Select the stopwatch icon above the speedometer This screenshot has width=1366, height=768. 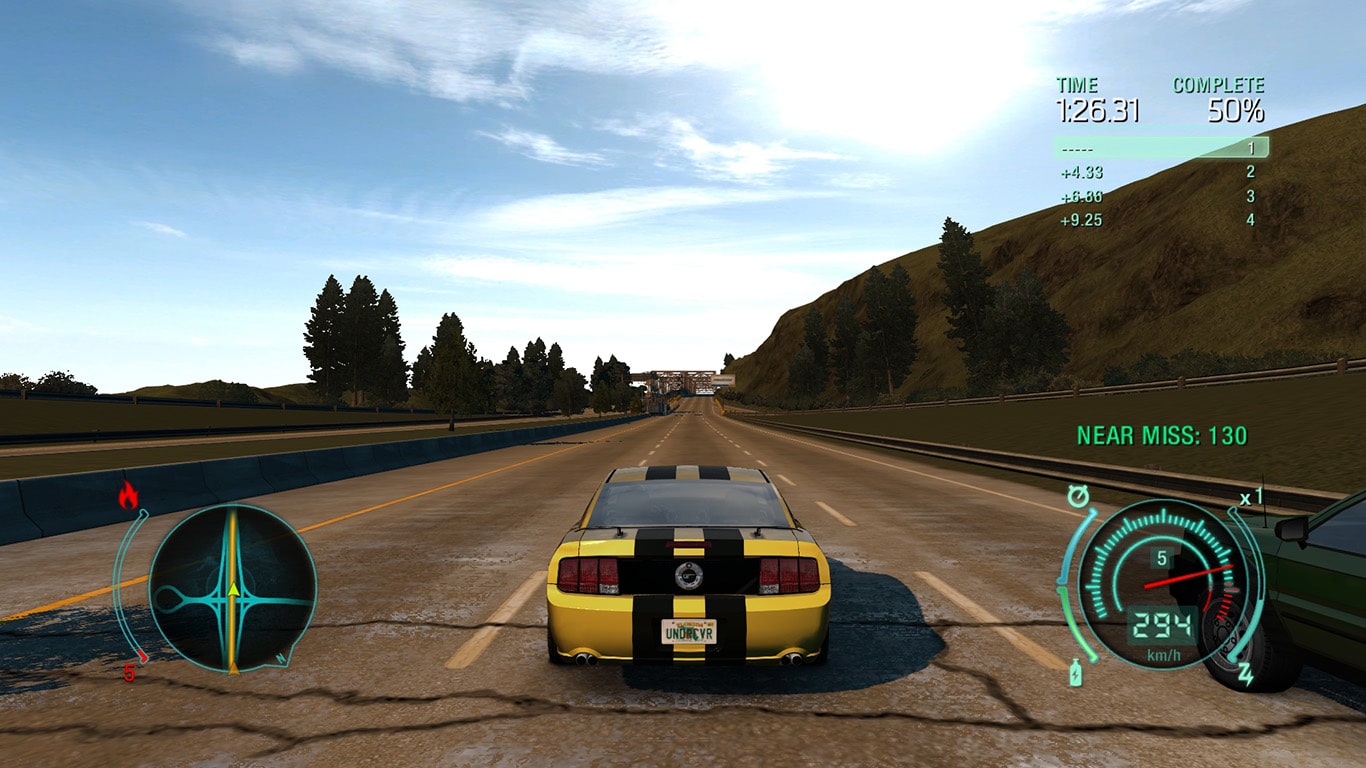[1079, 496]
